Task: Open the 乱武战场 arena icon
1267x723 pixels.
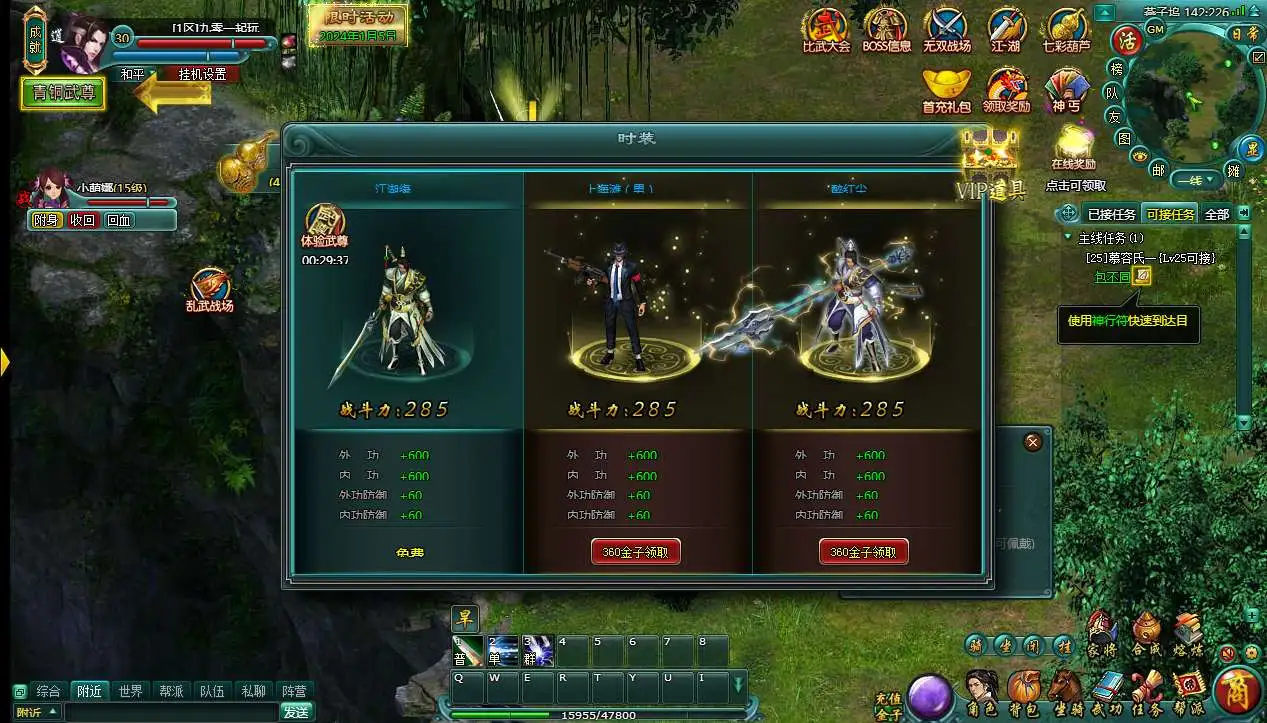Action: 209,290
